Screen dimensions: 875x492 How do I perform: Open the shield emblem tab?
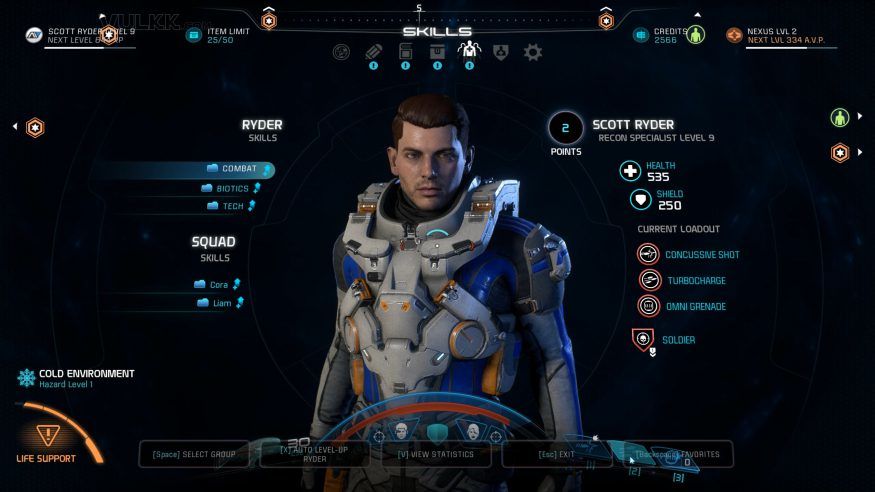point(500,52)
